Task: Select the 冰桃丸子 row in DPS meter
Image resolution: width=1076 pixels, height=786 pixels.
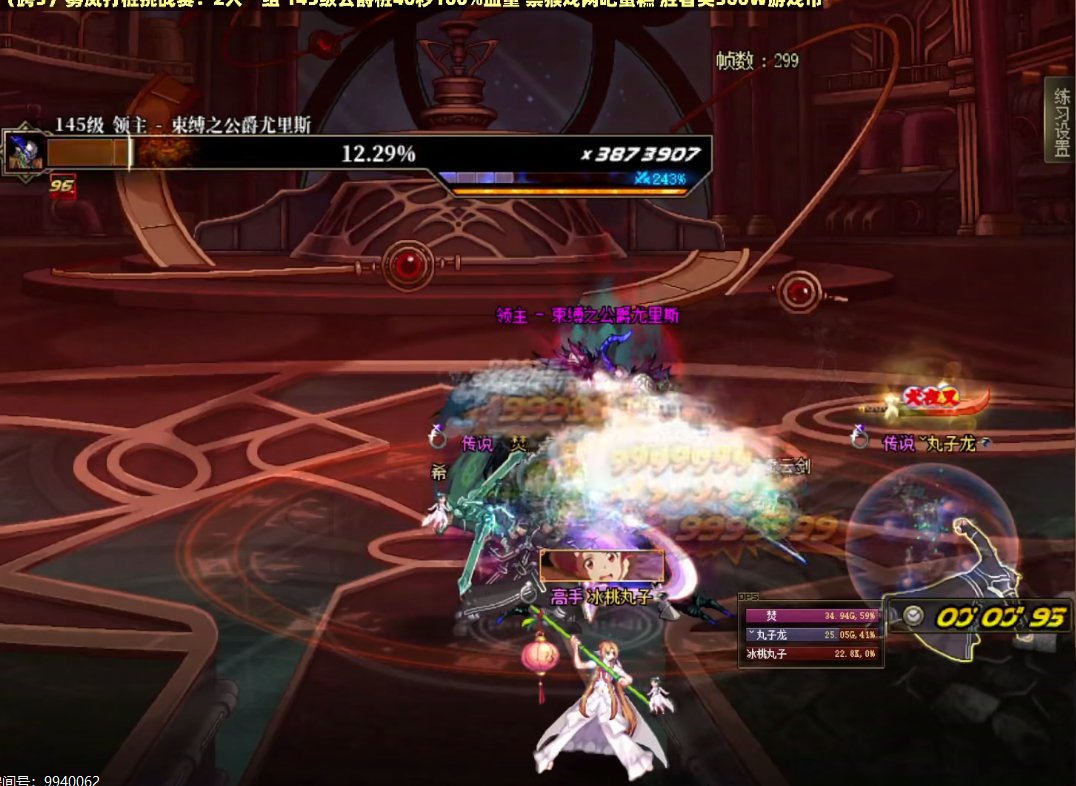Action: pos(811,654)
